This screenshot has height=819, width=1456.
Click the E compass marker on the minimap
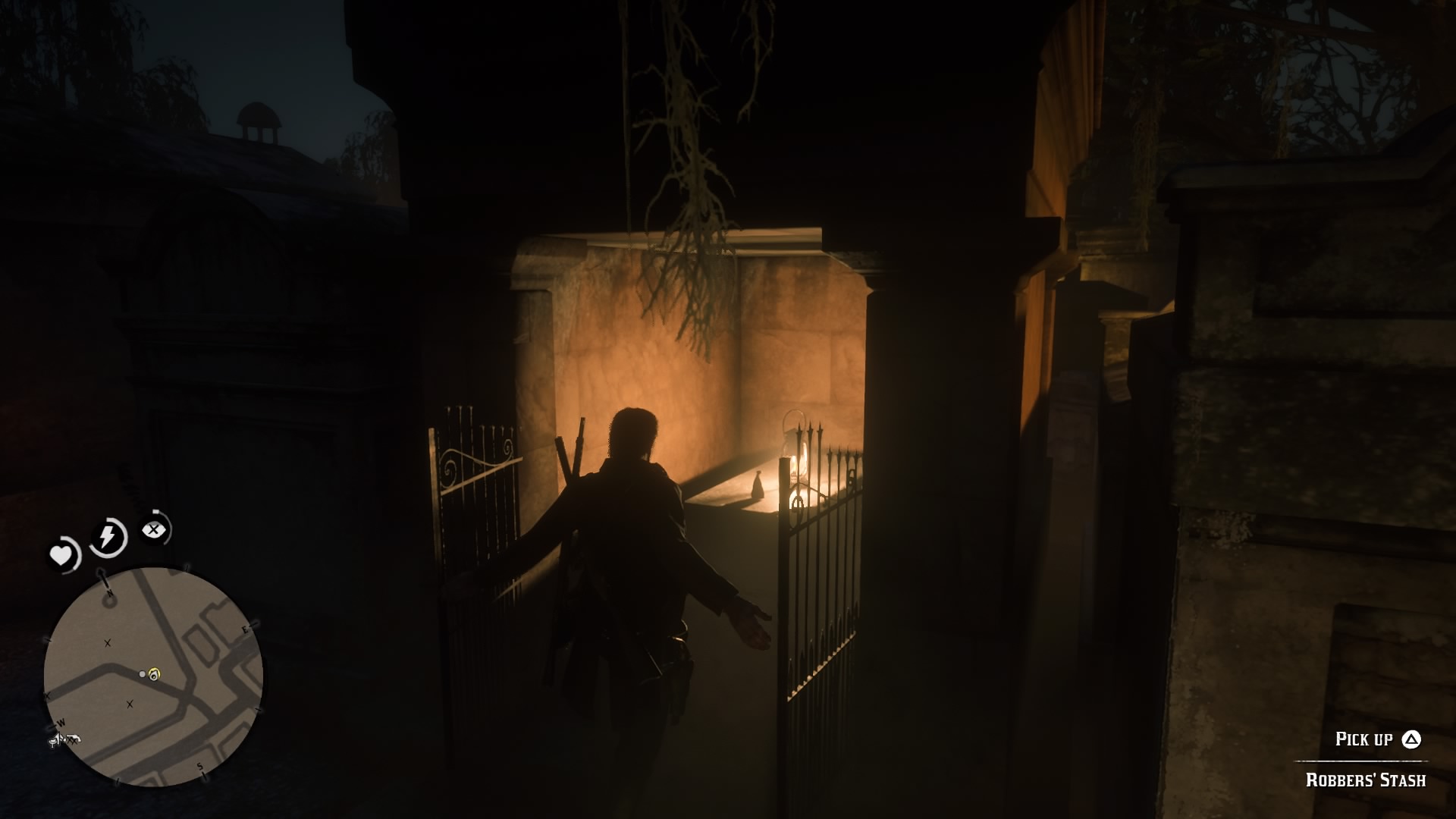click(x=245, y=629)
